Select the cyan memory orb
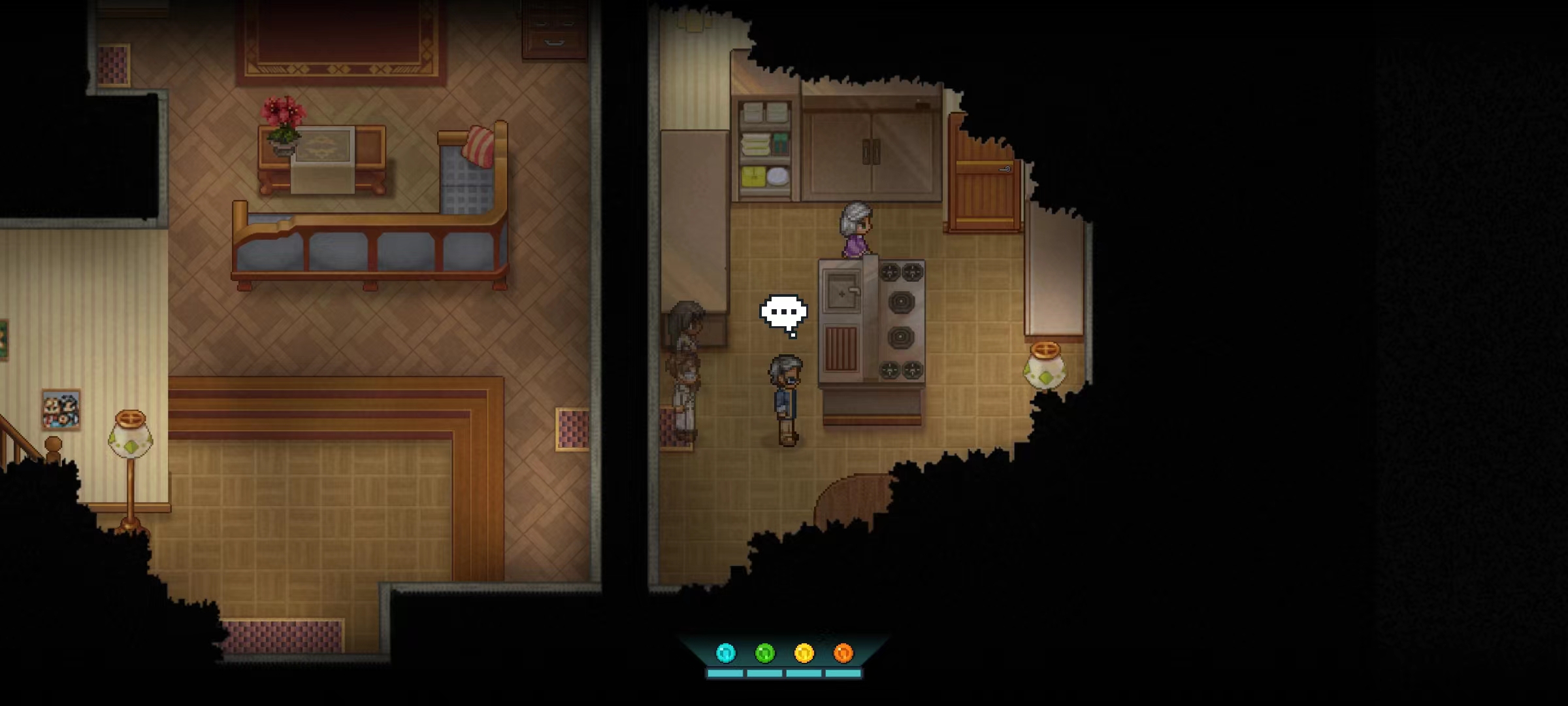This screenshot has height=706, width=1568. (x=725, y=652)
